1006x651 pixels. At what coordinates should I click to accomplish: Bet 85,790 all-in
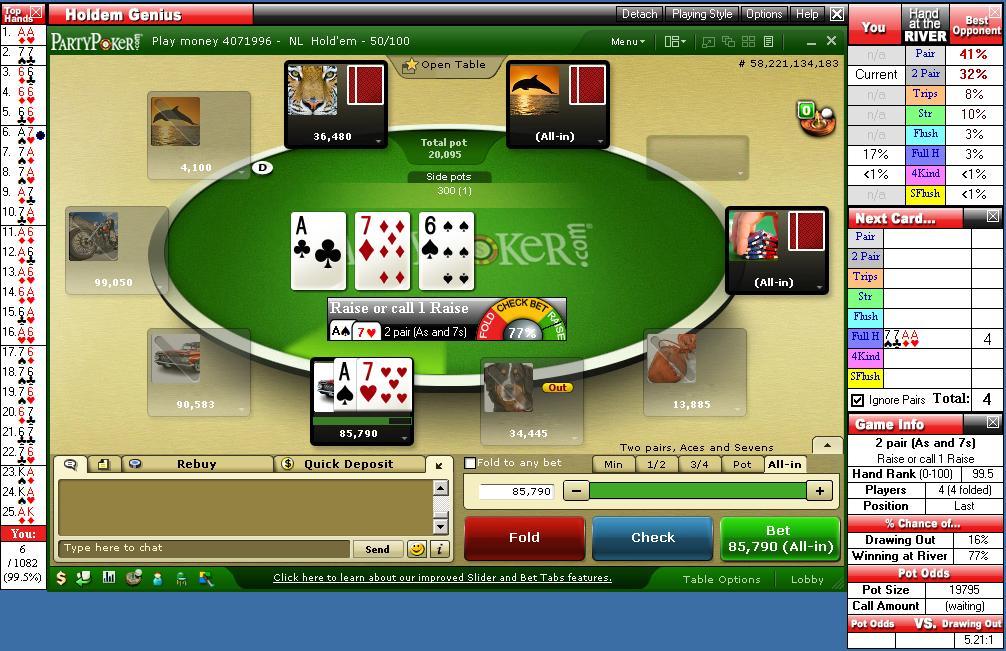(x=779, y=538)
